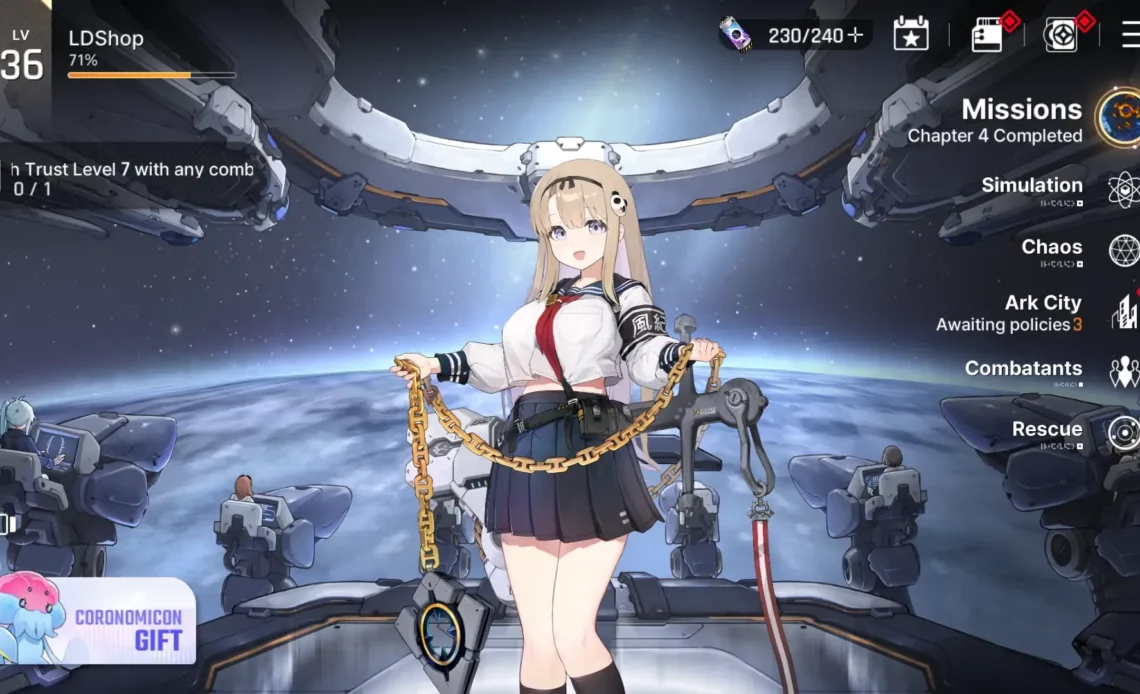Image resolution: width=1140 pixels, height=694 pixels.
Task: Open the events calendar icon
Action: pyautogui.click(x=910, y=34)
